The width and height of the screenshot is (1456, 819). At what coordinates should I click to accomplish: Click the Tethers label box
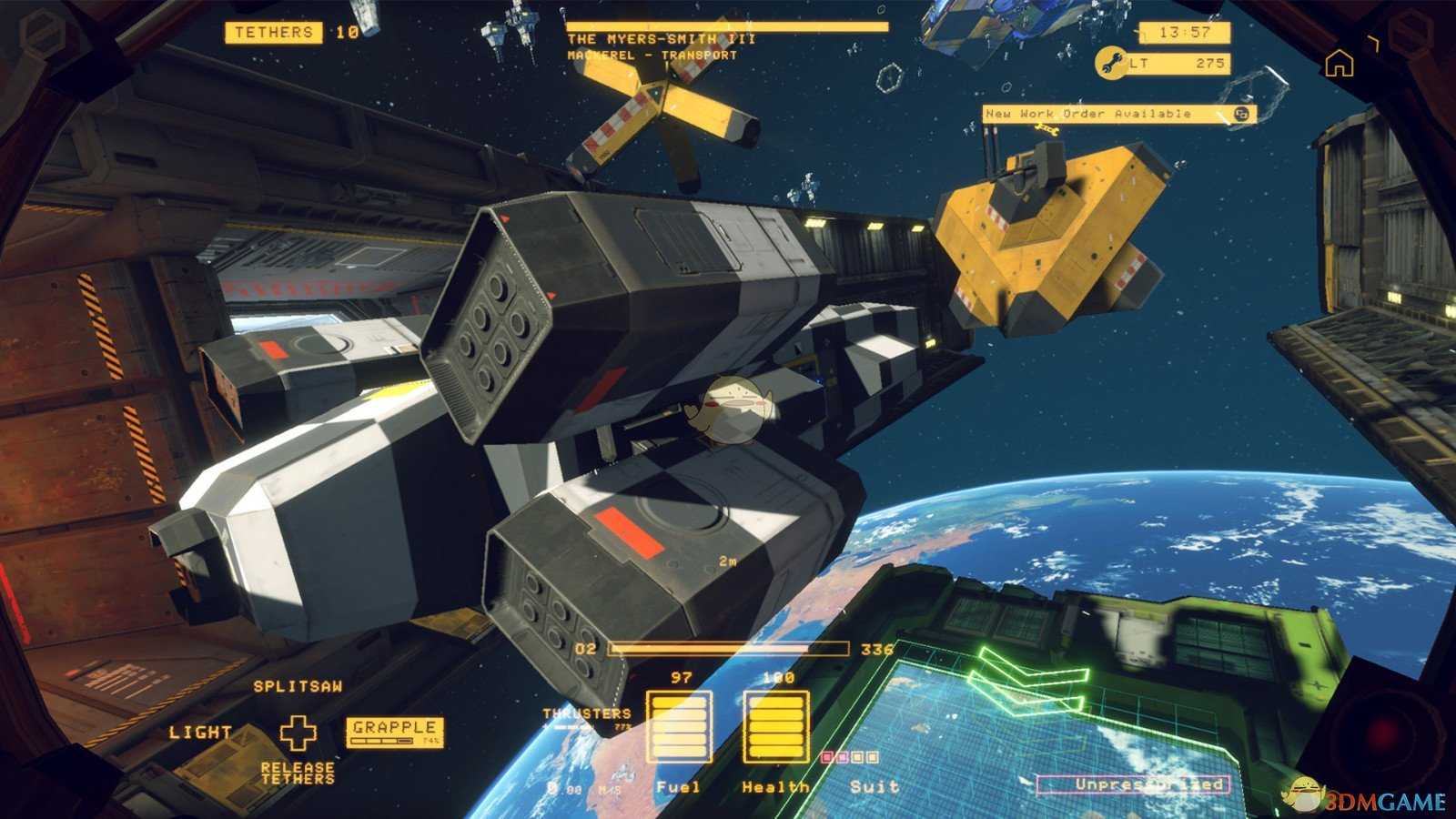[x=274, y=33]
